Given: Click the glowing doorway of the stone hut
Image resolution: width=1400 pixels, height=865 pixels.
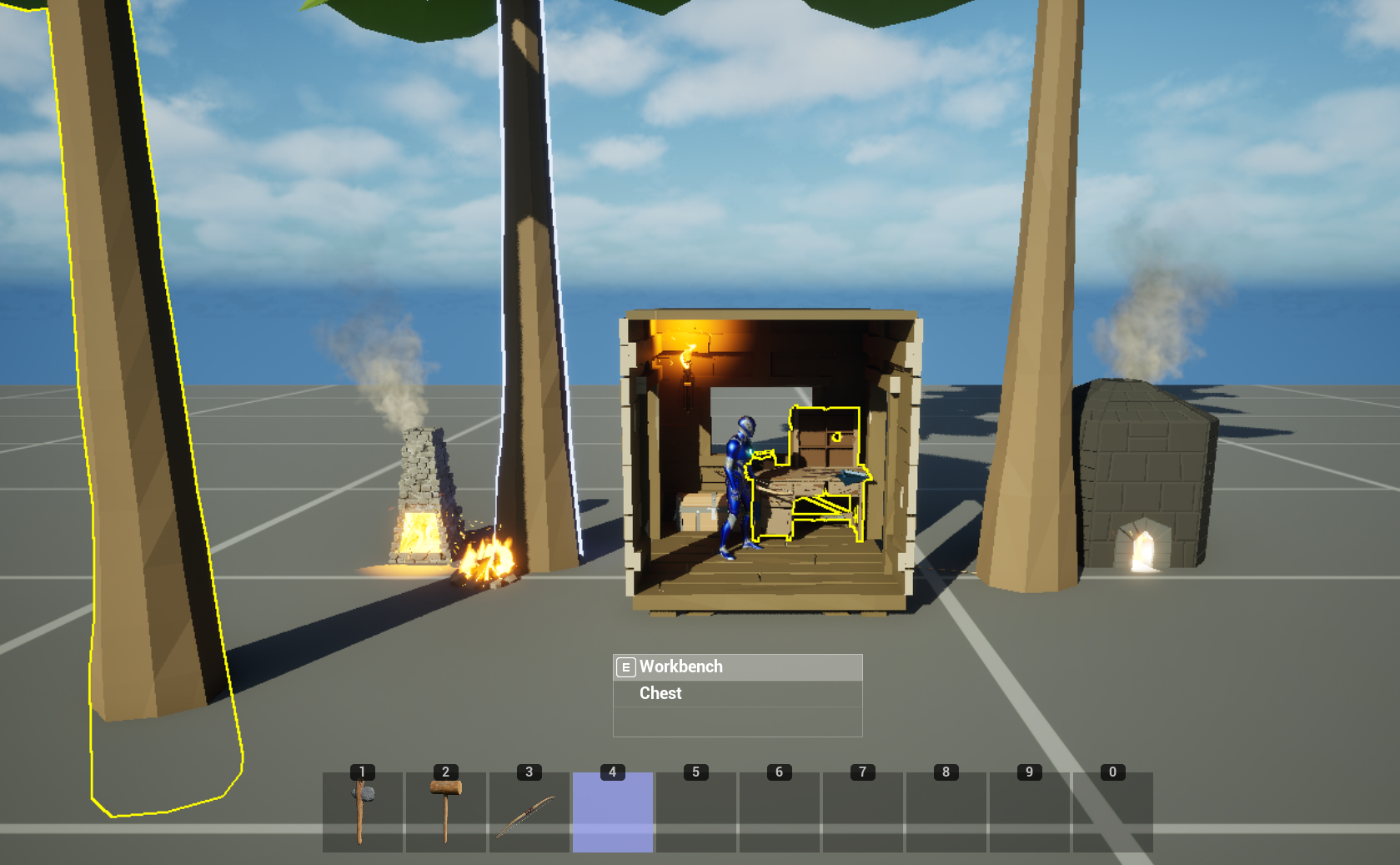Looking at the screenshot, I should 1142,551.
